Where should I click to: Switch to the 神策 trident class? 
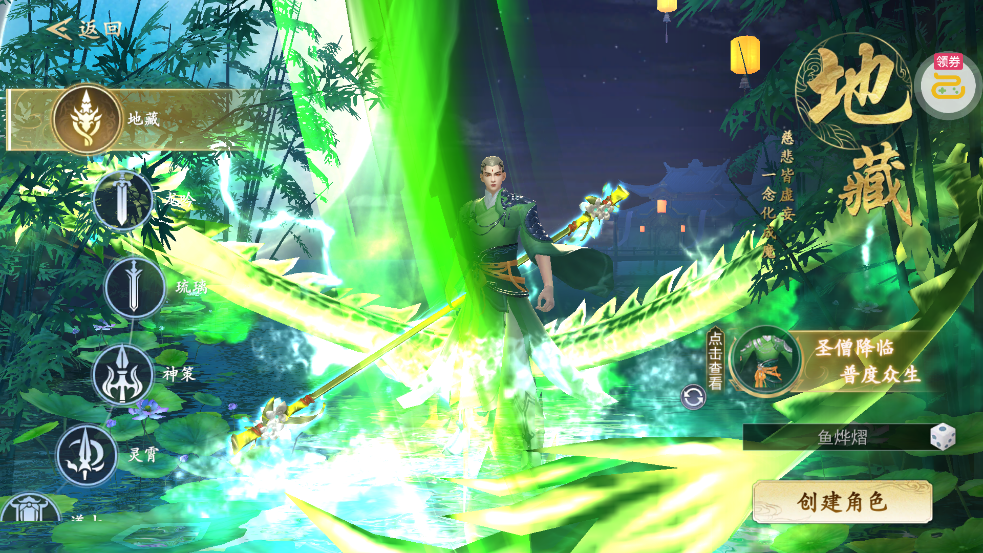pos(122,375)
